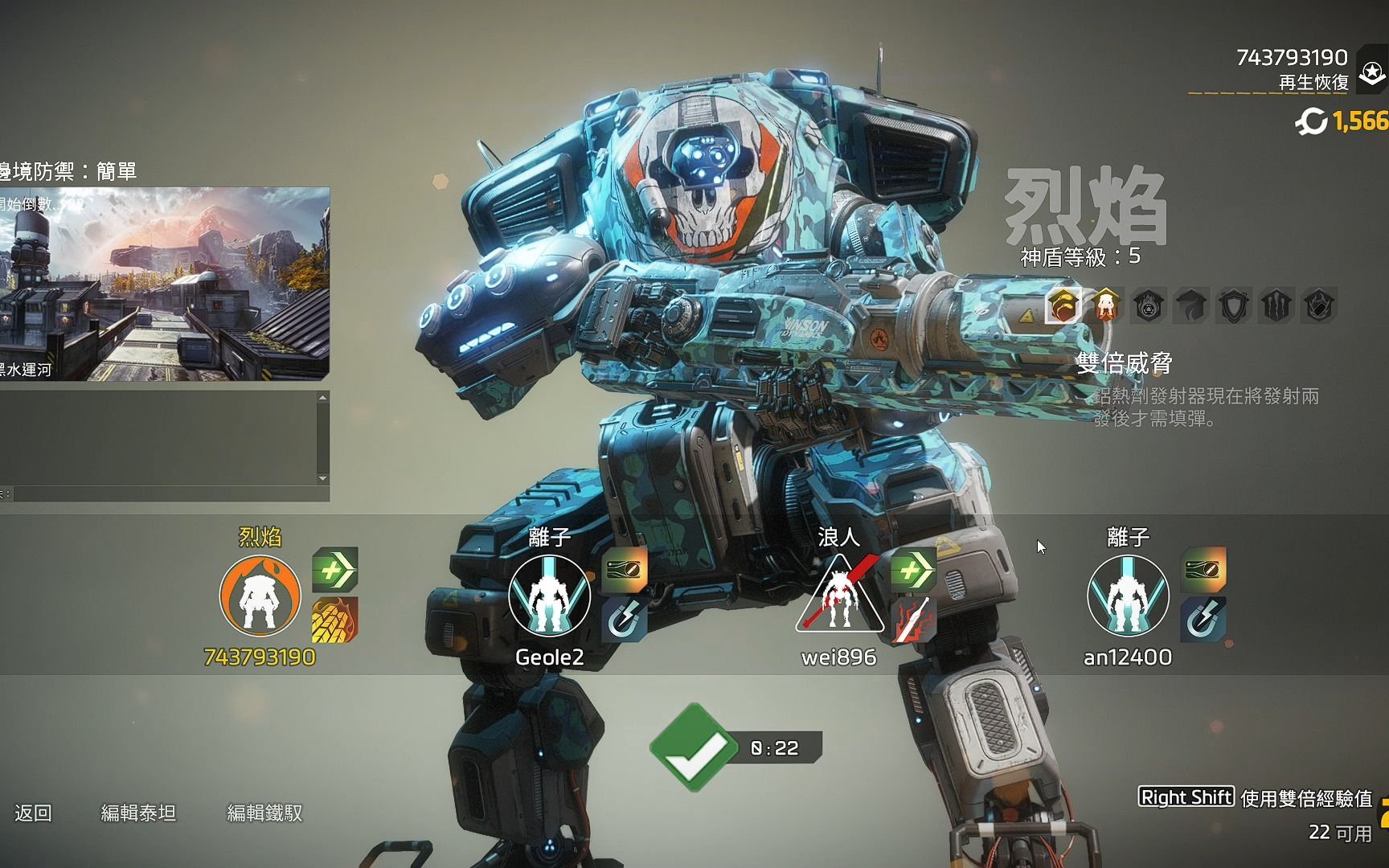This screenshot has width=1389, height=868.
Task: Click the green plus-arrow kit icon beside 烈焰
Action: coord(334,570)
